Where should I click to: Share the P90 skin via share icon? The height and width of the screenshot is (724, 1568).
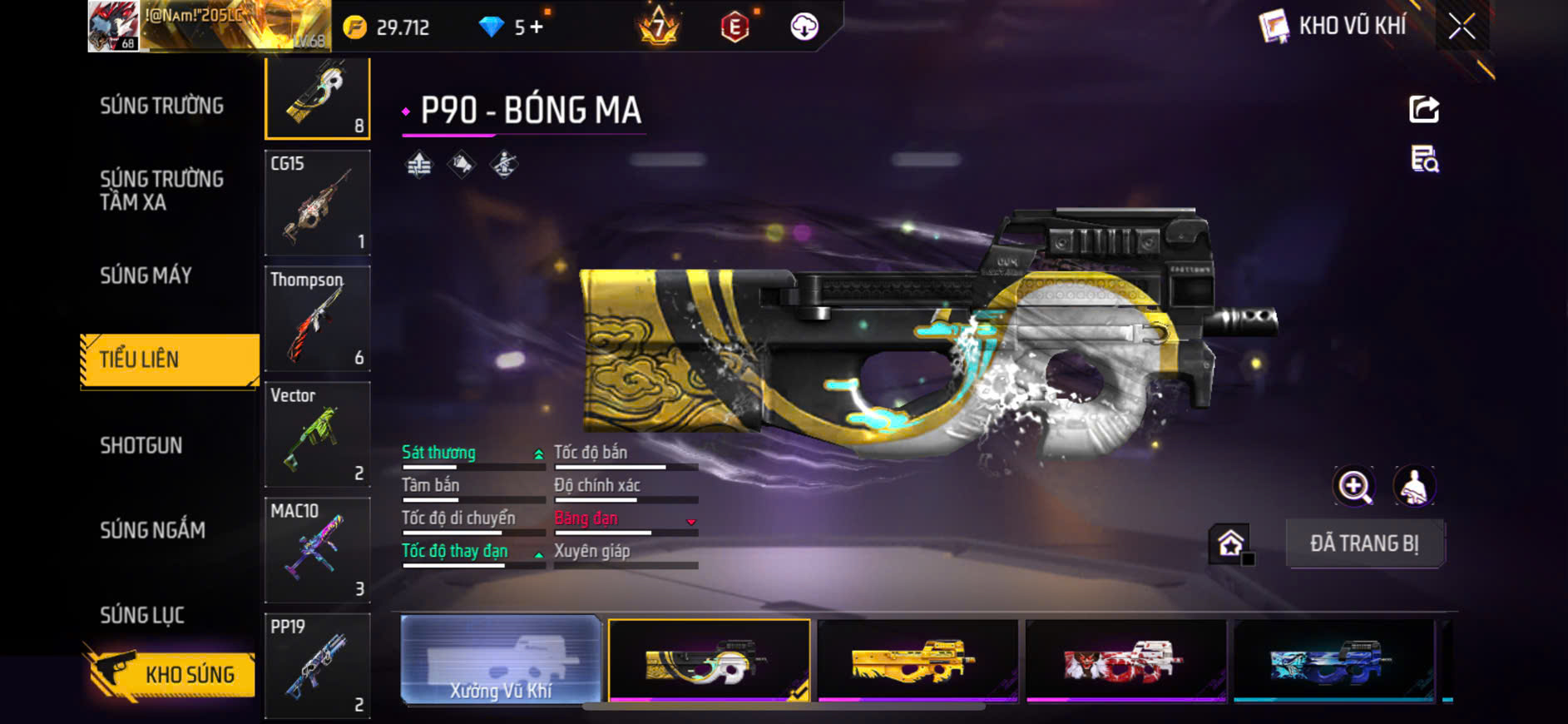1424,109
